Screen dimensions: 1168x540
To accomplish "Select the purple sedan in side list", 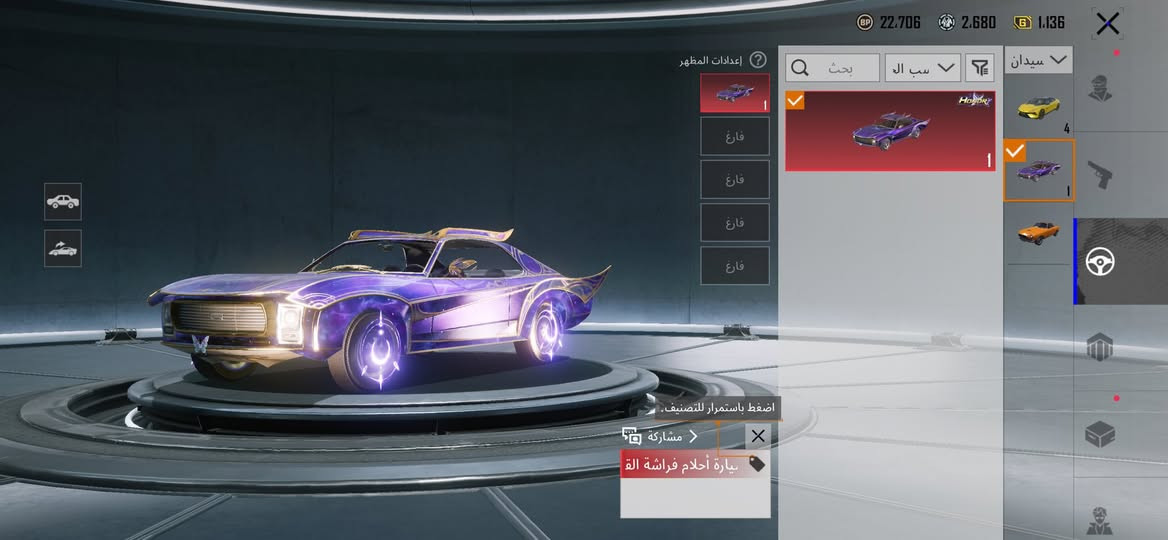I will click(1038, 170).
